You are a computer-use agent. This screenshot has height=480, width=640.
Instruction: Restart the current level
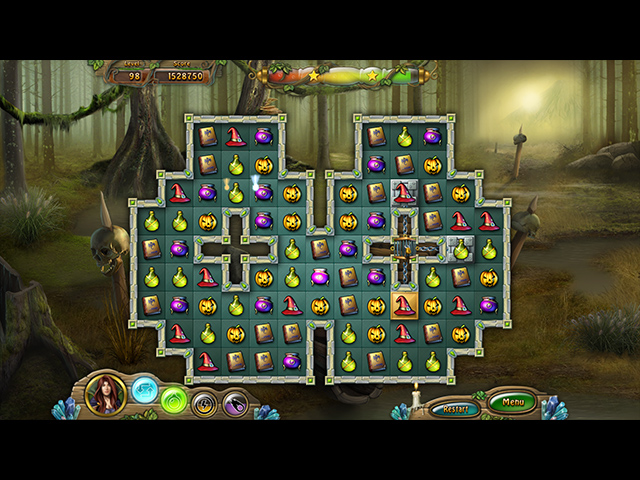tap(455, 409)
